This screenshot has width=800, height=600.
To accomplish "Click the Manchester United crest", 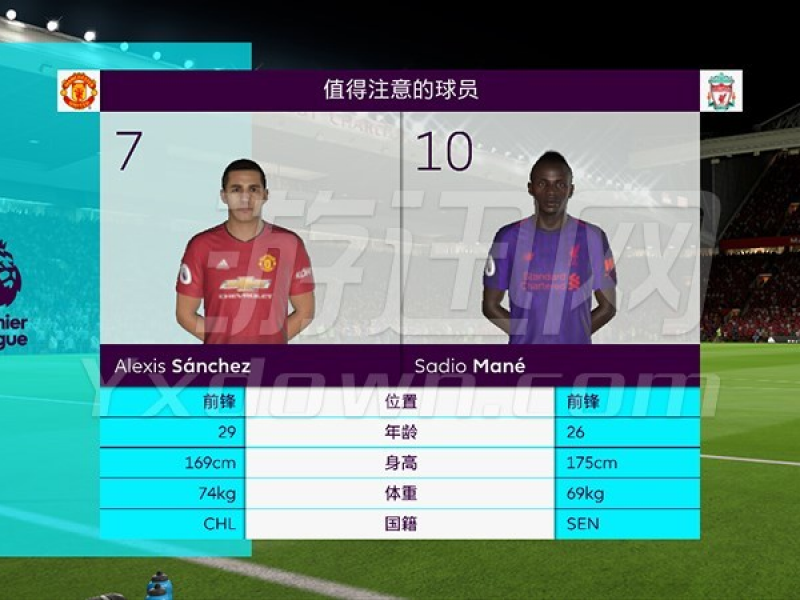I will [78, 91].
